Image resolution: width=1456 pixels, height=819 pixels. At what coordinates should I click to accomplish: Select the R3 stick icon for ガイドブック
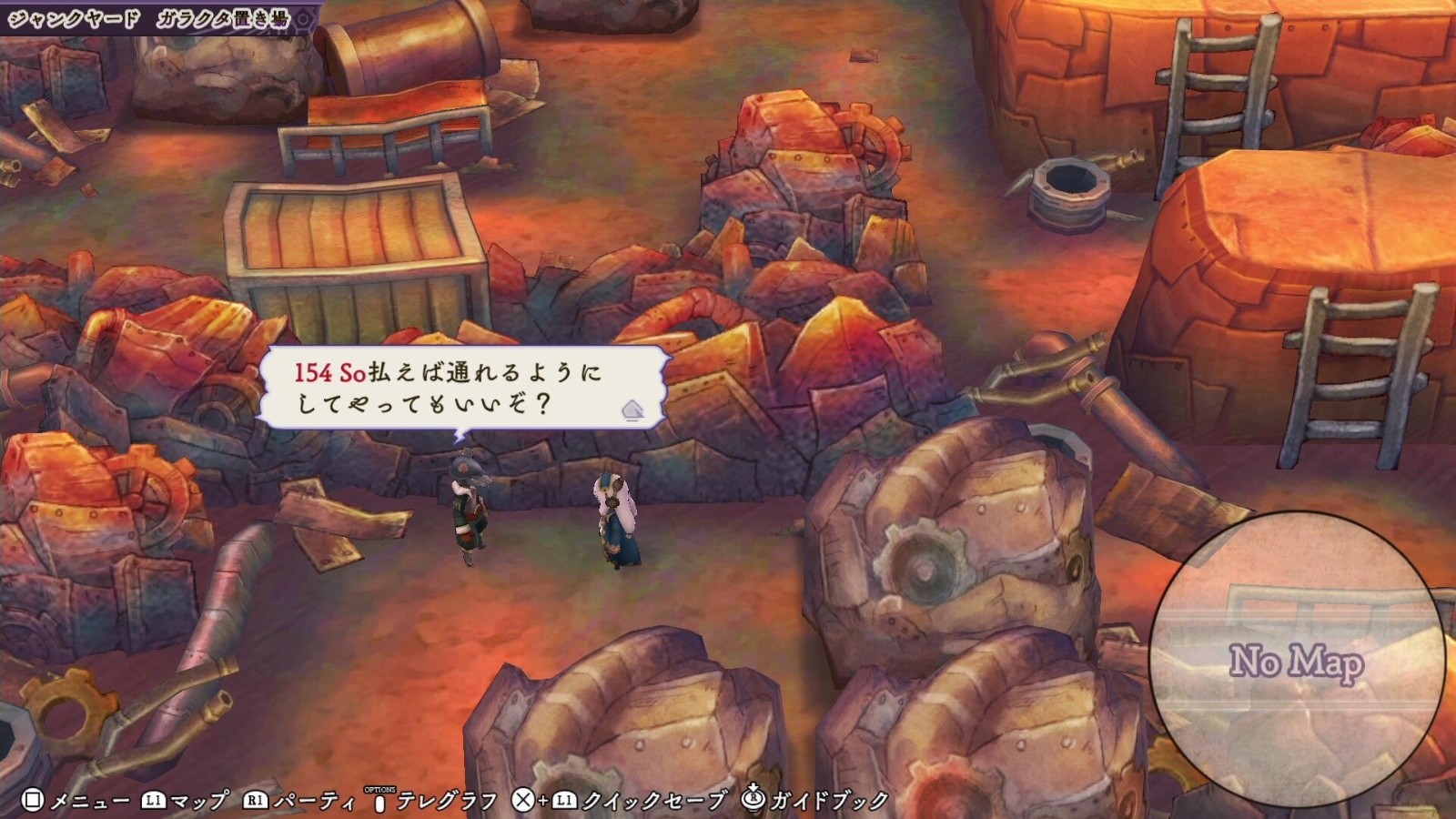(x=753, y=796)
